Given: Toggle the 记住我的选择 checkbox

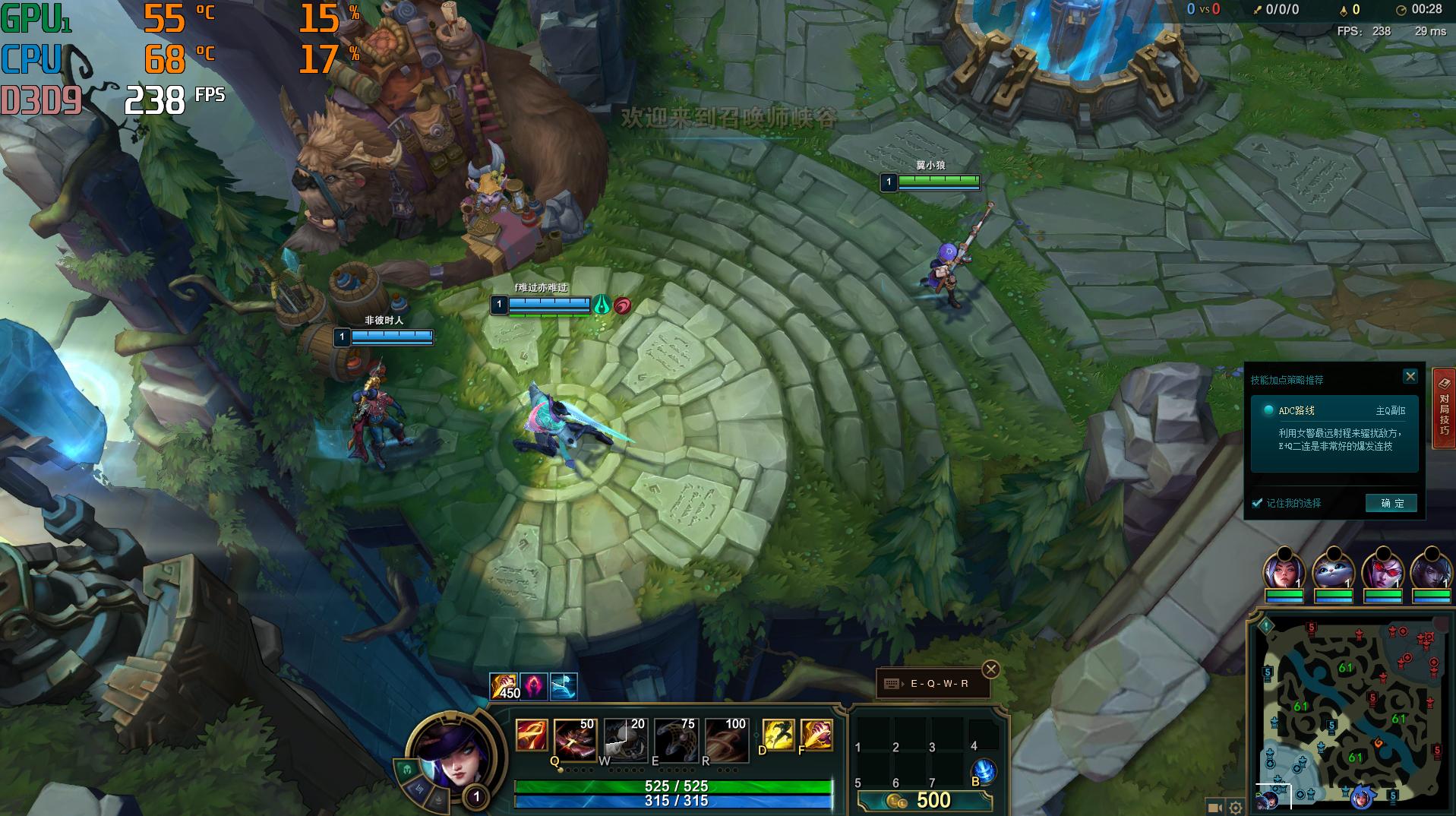Looking at the screenshot, I should point(1257,503).
